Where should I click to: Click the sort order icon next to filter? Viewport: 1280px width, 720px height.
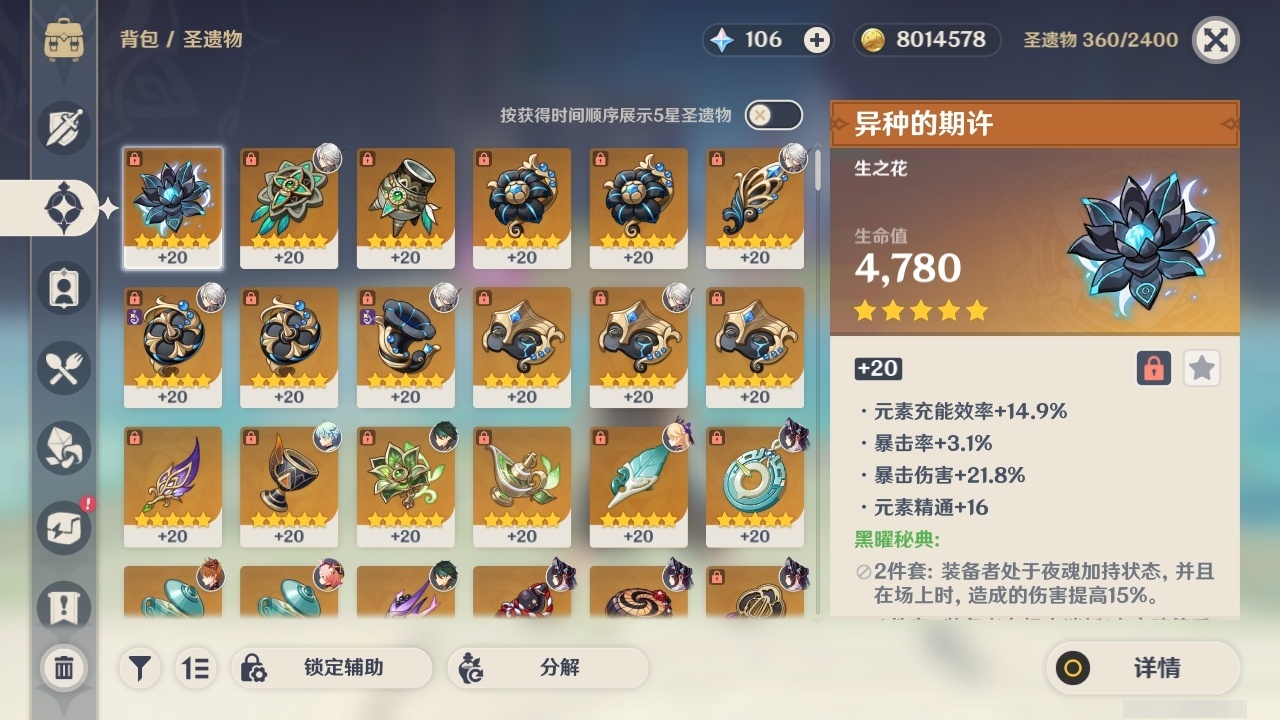click(196, 668)
